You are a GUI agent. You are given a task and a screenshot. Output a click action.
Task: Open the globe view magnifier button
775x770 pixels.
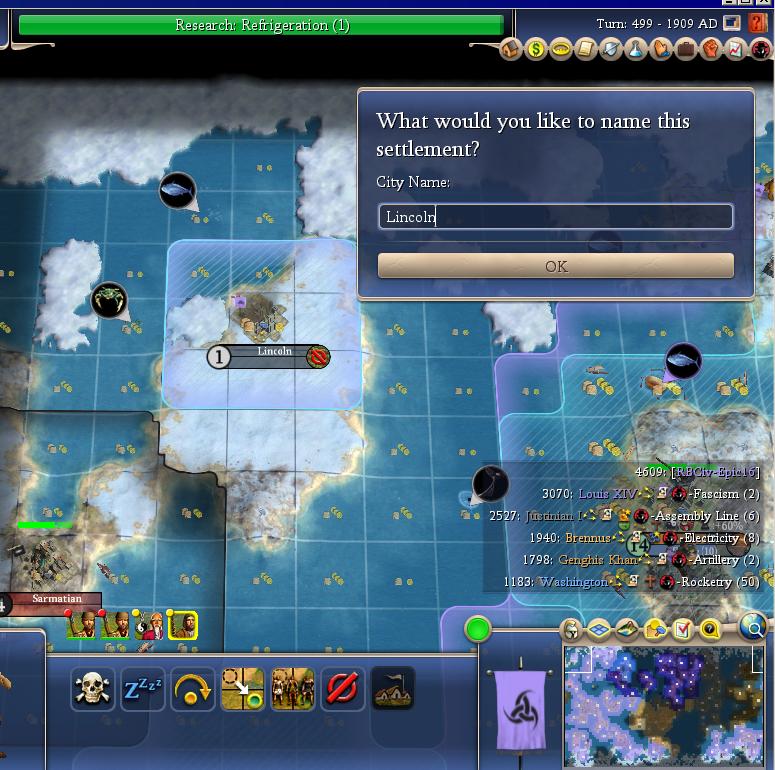point(752,627)
